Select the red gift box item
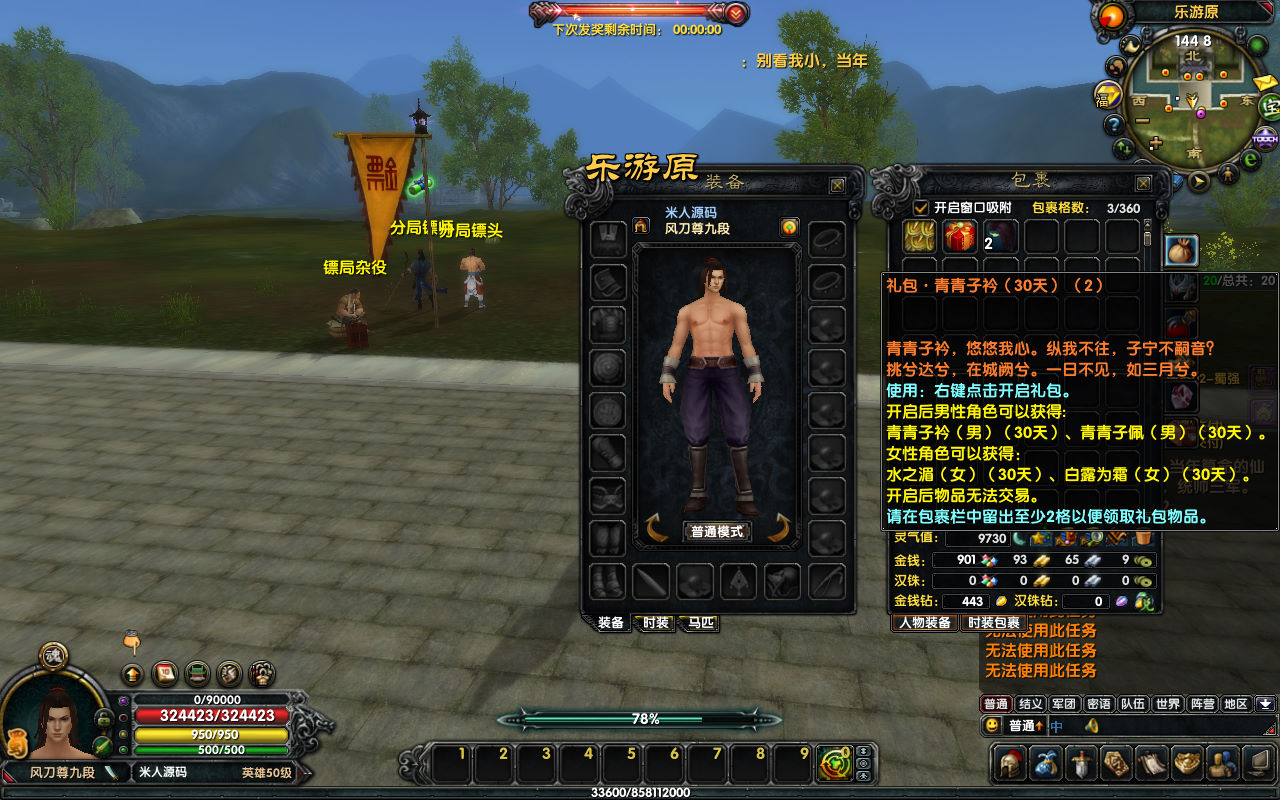 960,237
